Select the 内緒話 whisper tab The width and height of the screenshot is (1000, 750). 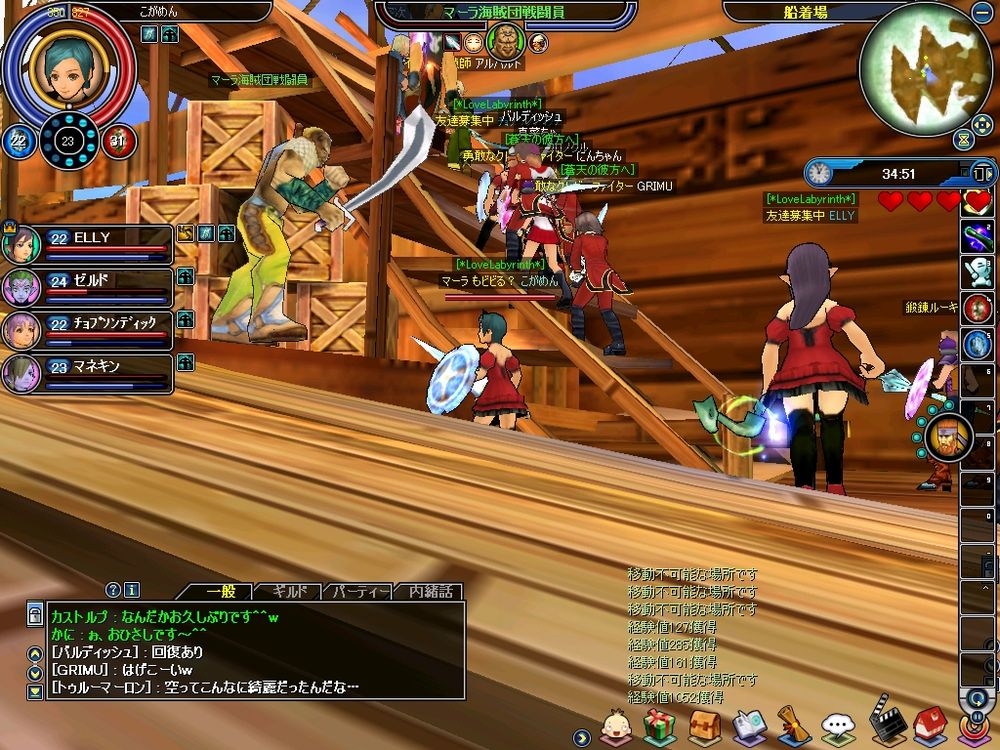coord(430,591)
